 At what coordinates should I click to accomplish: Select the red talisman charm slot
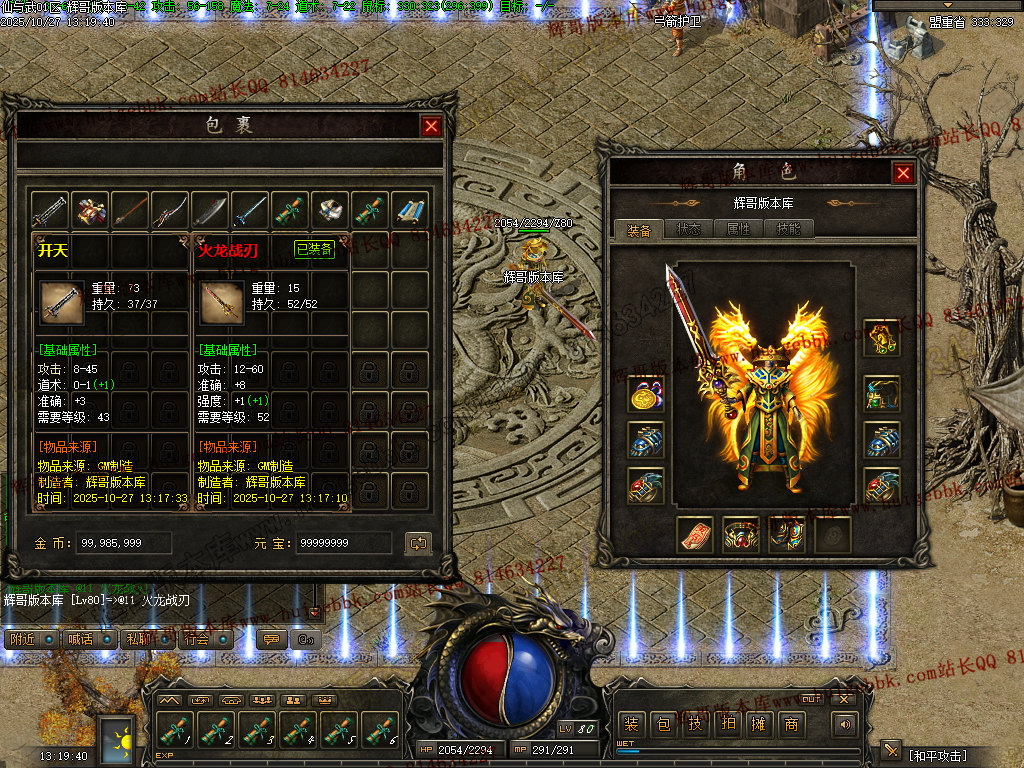(x=695, y=535)
